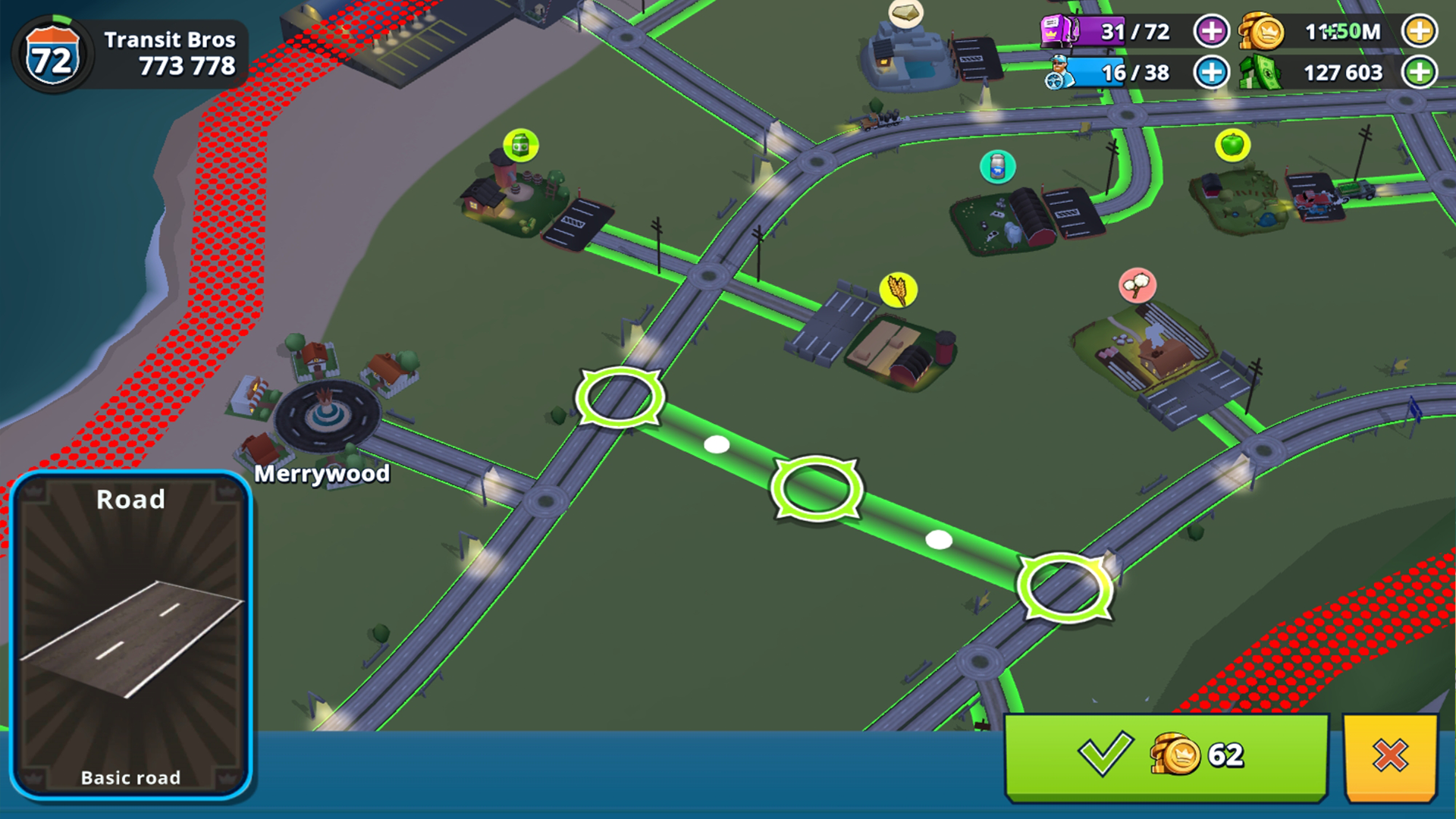Click the driver icon showing 16/38
This screenshot has height=819, width=1456.
1060,73
